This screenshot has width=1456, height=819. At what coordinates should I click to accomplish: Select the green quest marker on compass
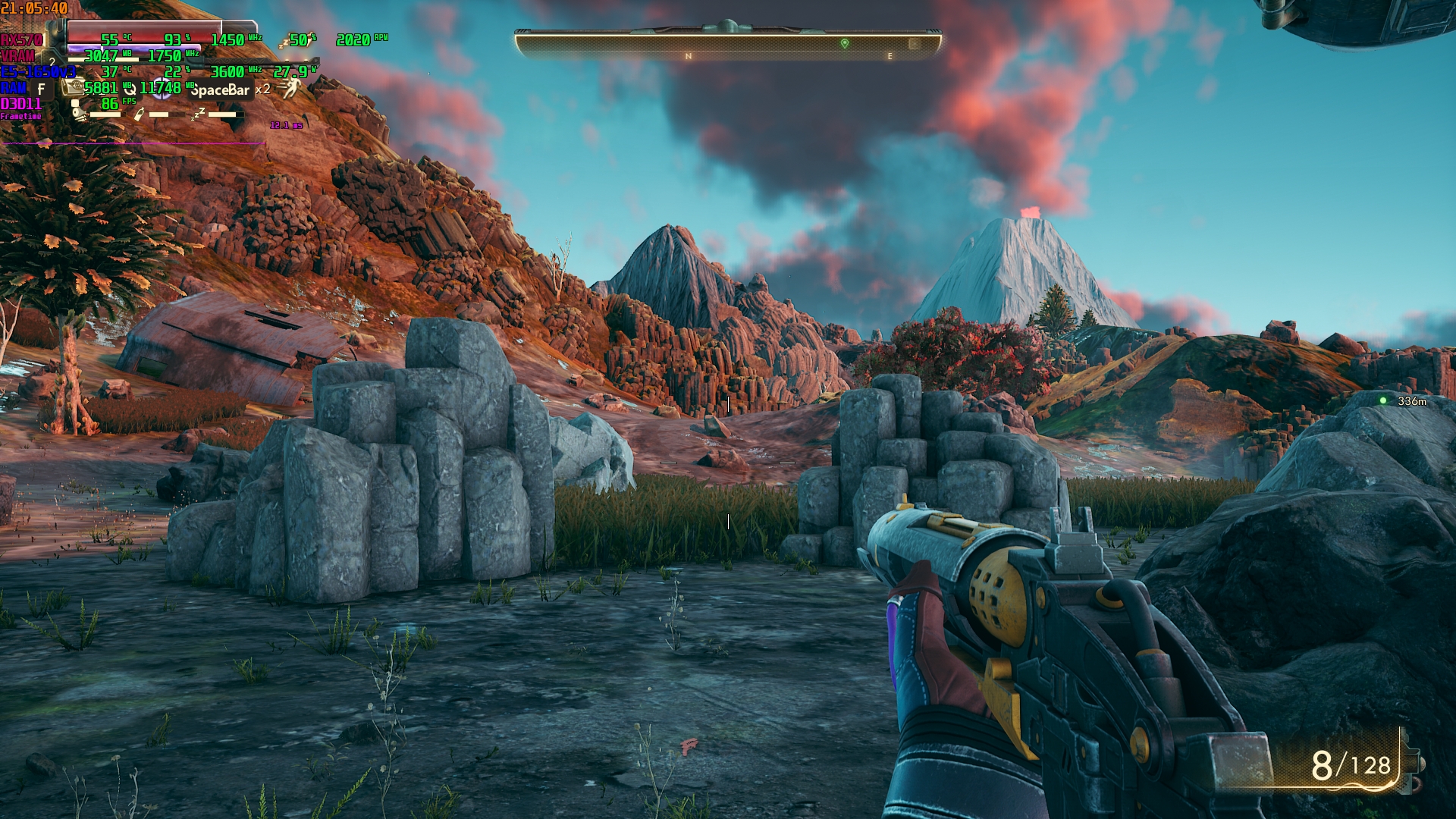[845, 44]
